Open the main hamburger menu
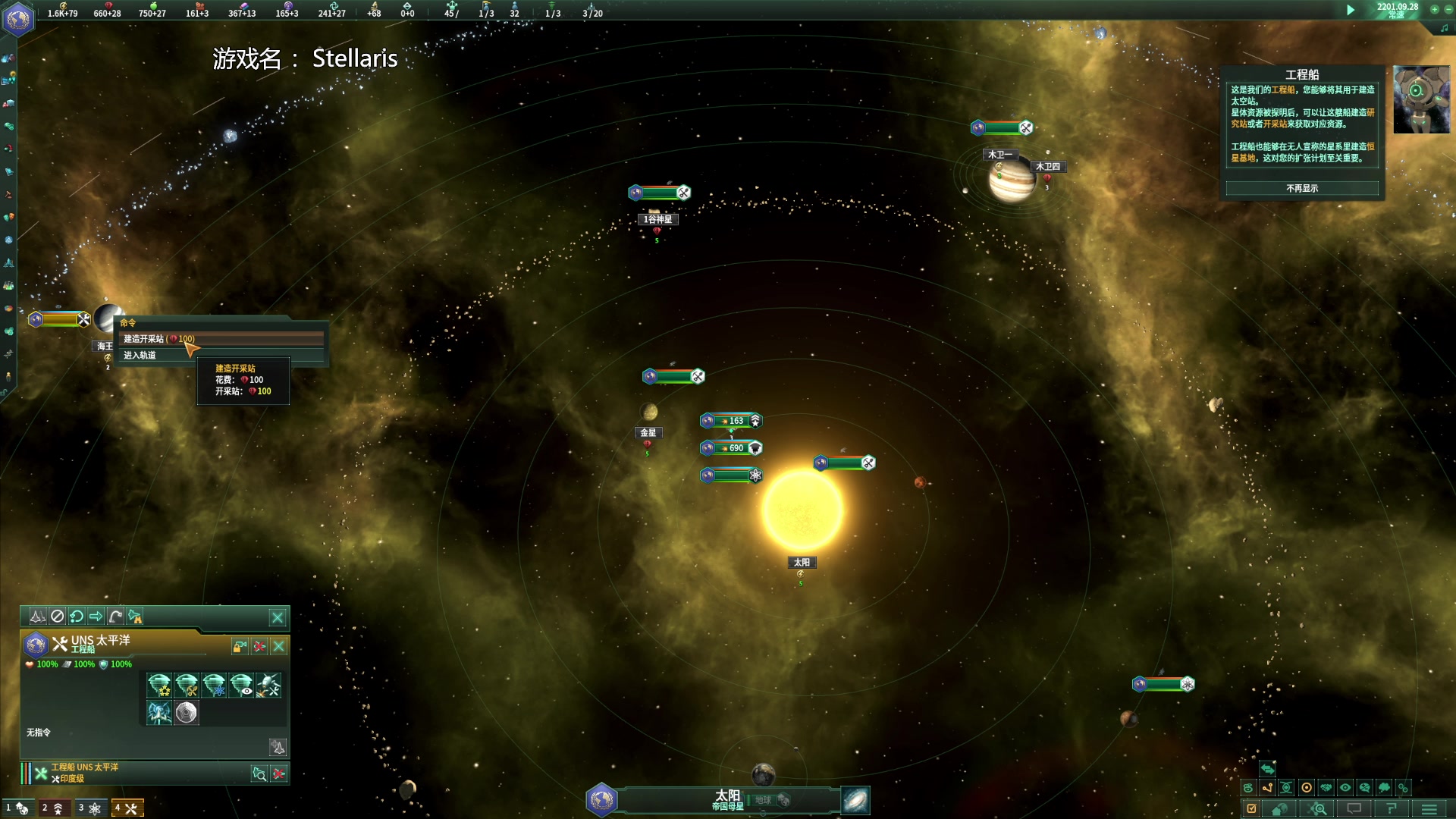1456x819 pixels. tap(1429, 809)
